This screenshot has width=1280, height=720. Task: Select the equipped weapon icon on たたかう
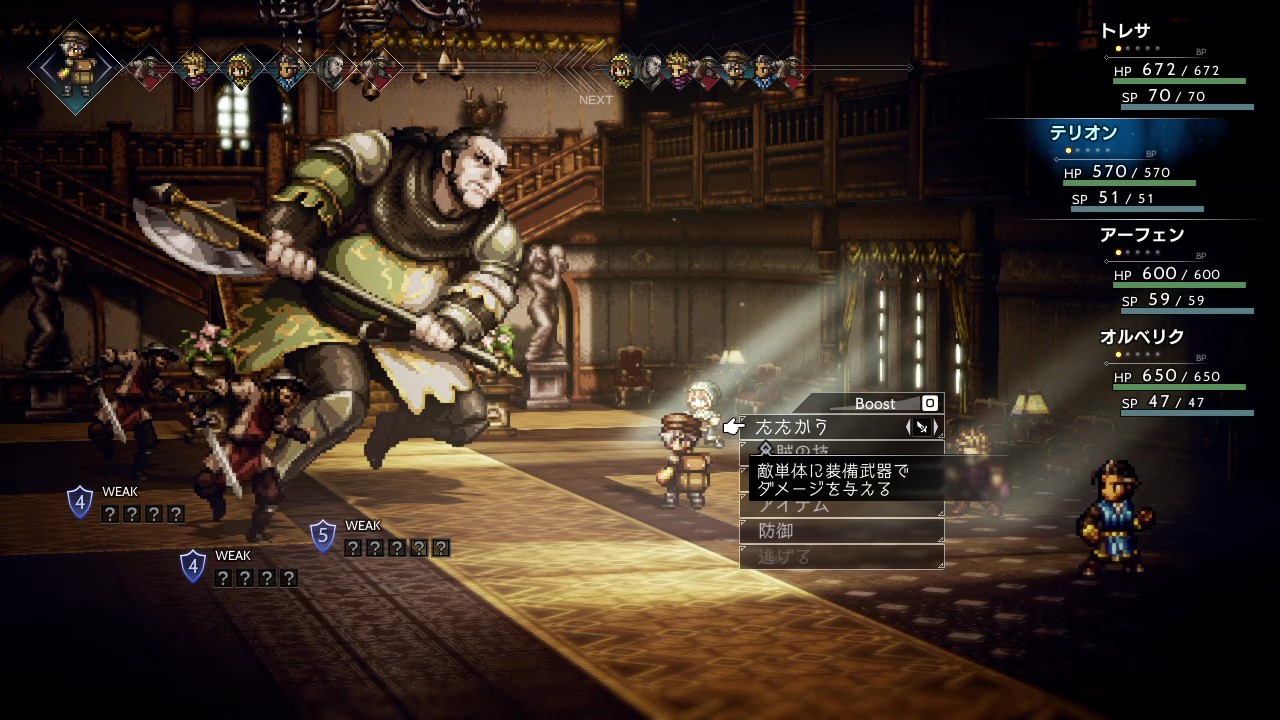[922, 427]
